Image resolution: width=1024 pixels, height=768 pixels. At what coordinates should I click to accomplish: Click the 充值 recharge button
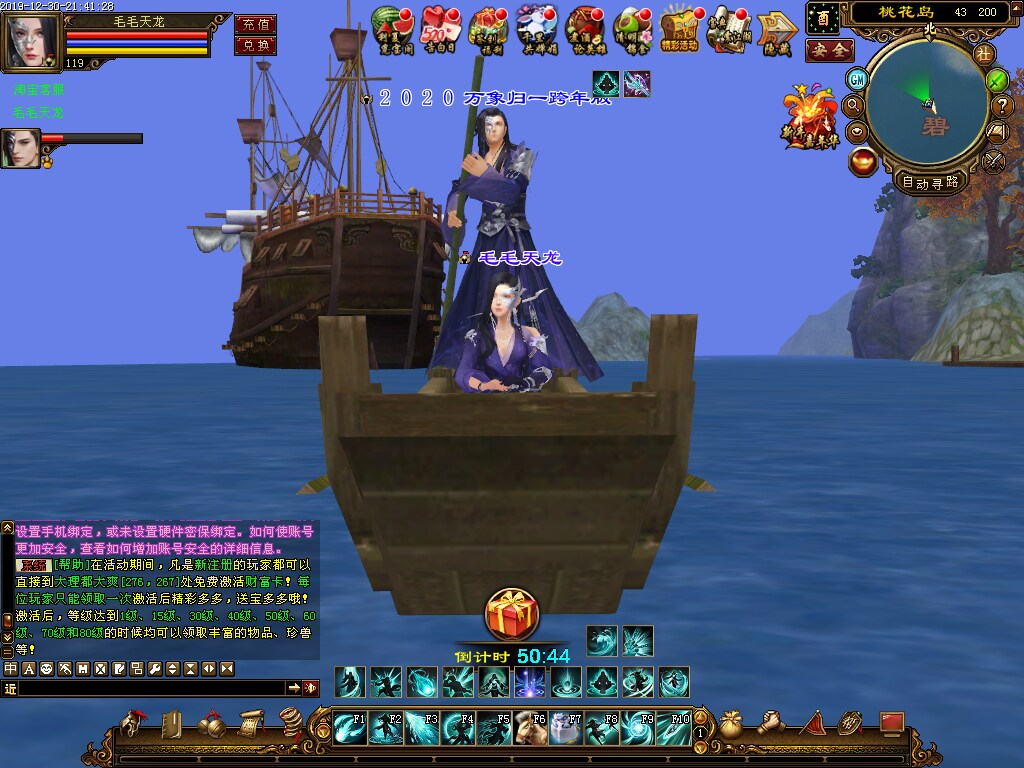click(255, 24)
